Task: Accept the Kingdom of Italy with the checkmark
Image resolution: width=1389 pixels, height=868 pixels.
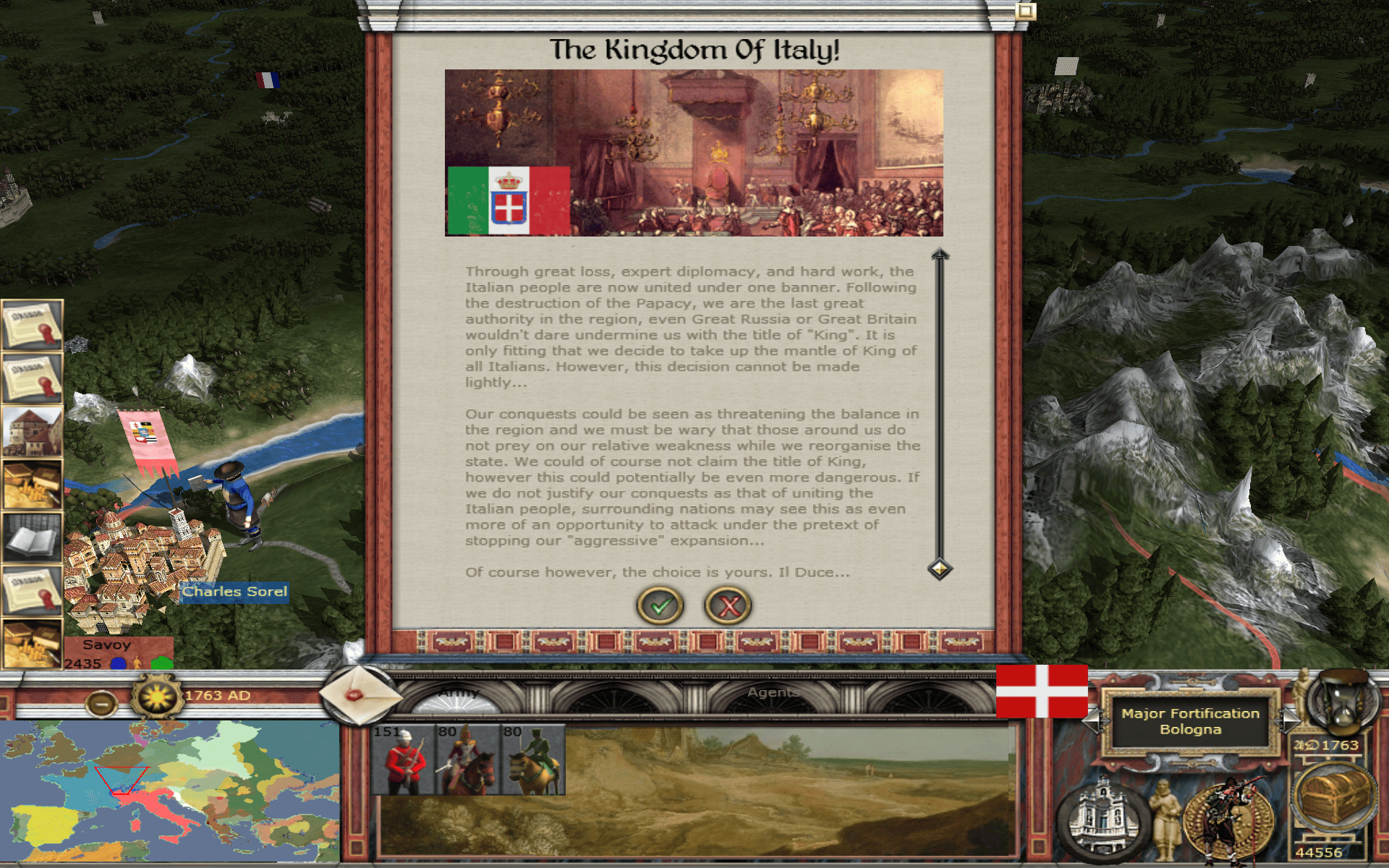Action: [659, 605]
